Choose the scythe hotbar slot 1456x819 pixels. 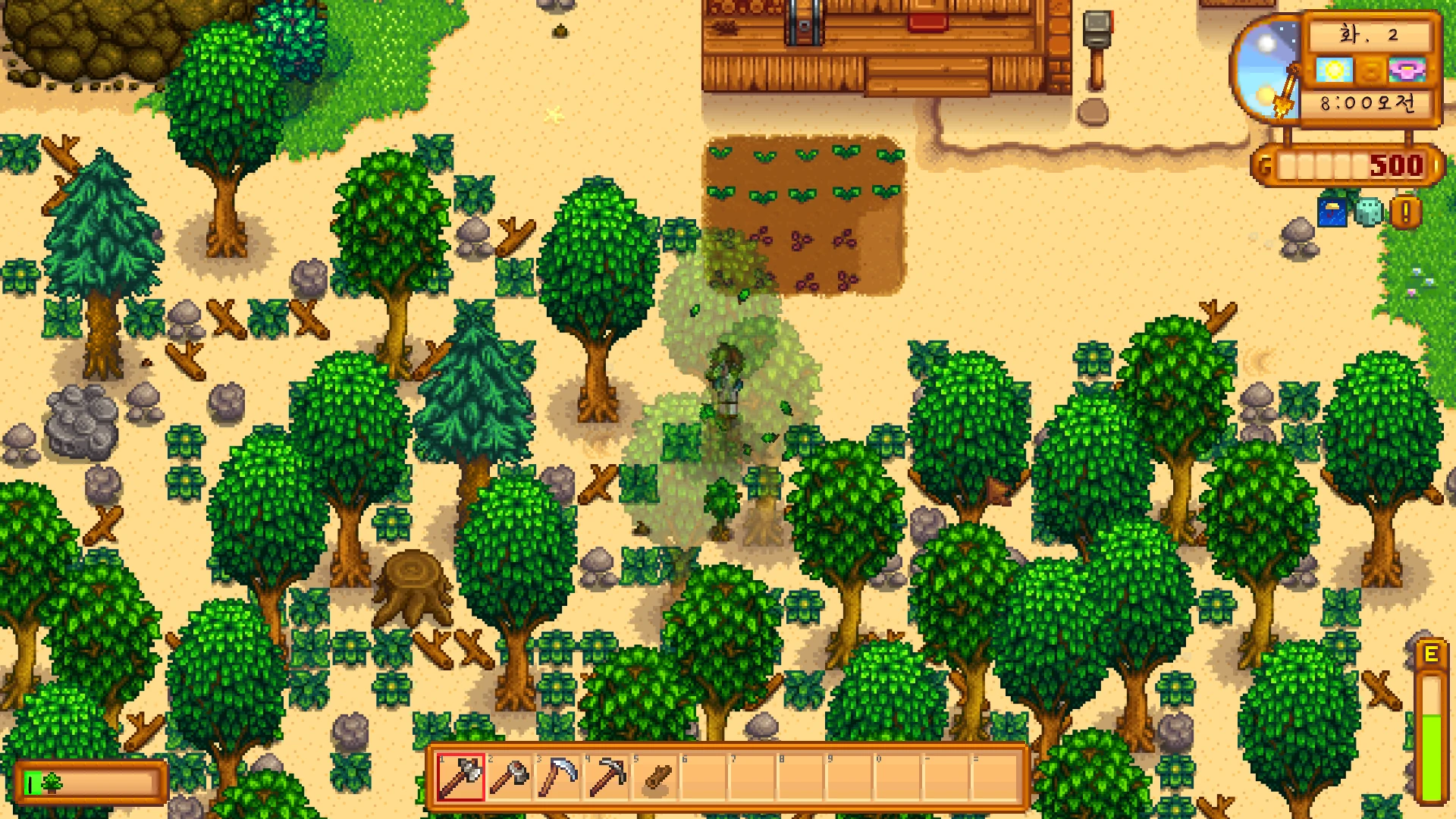558,777
